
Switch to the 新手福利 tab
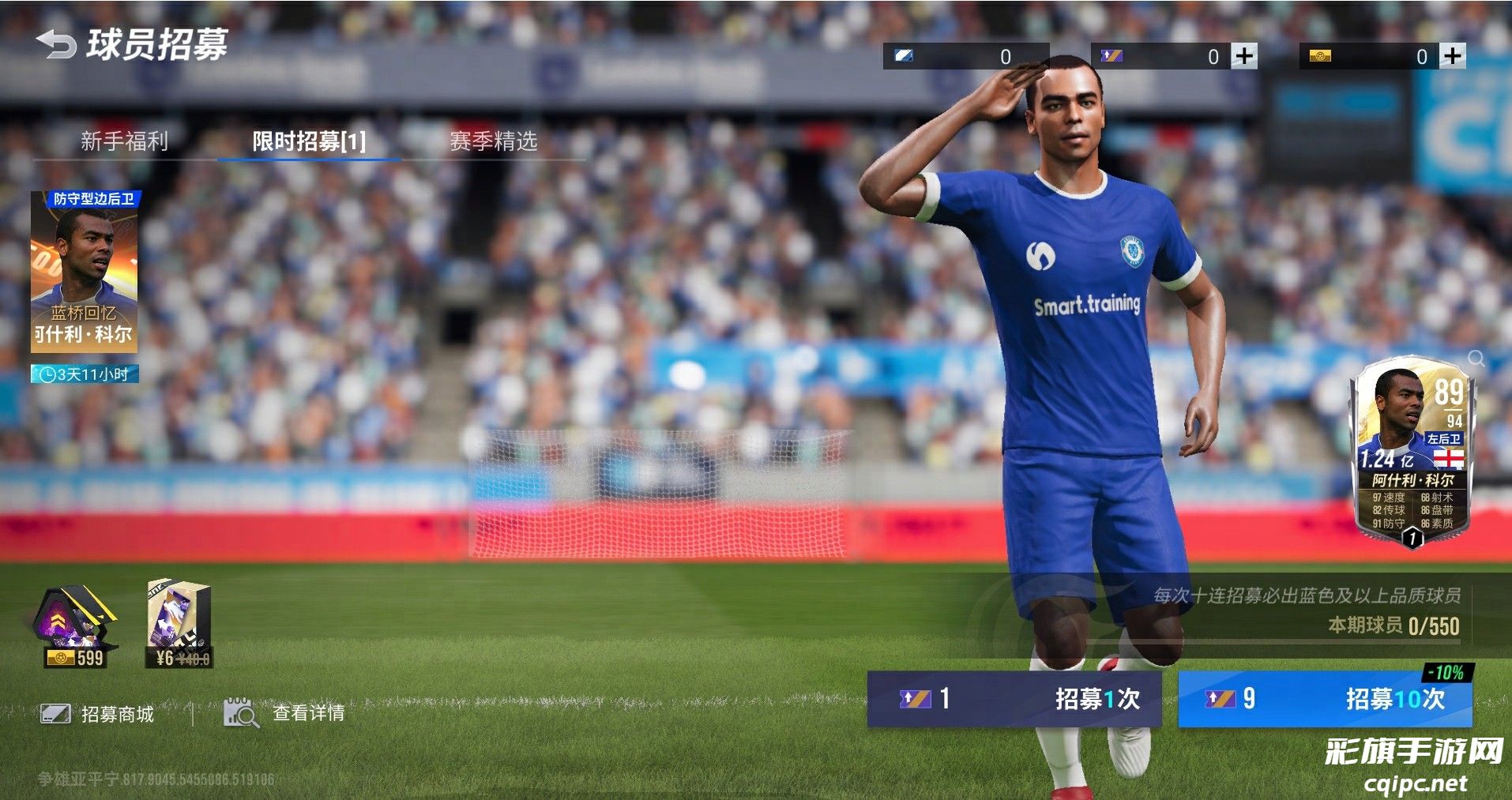pyautogui.click(x=124, y=141)
